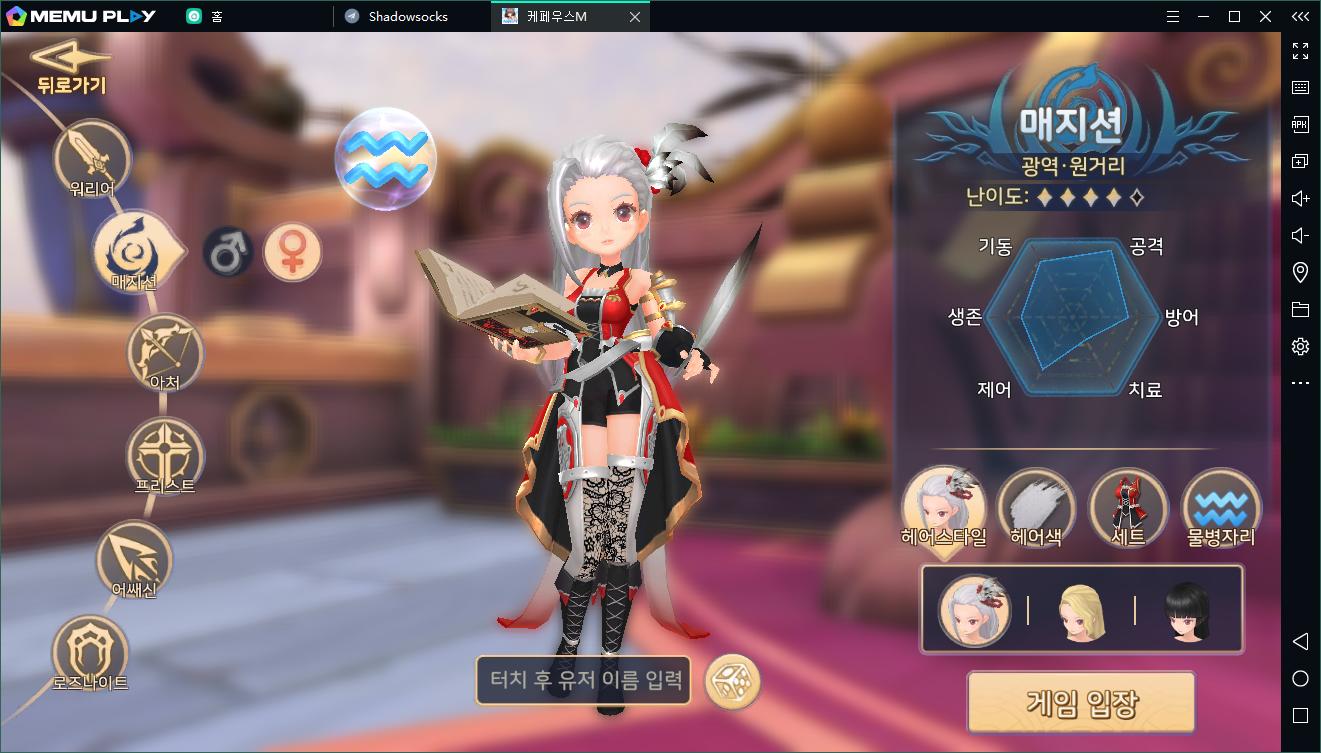The height and width of the screenshot is (753, 1321).
Task: Switch to male gender symbol
Action: click(x=228, y=250)
